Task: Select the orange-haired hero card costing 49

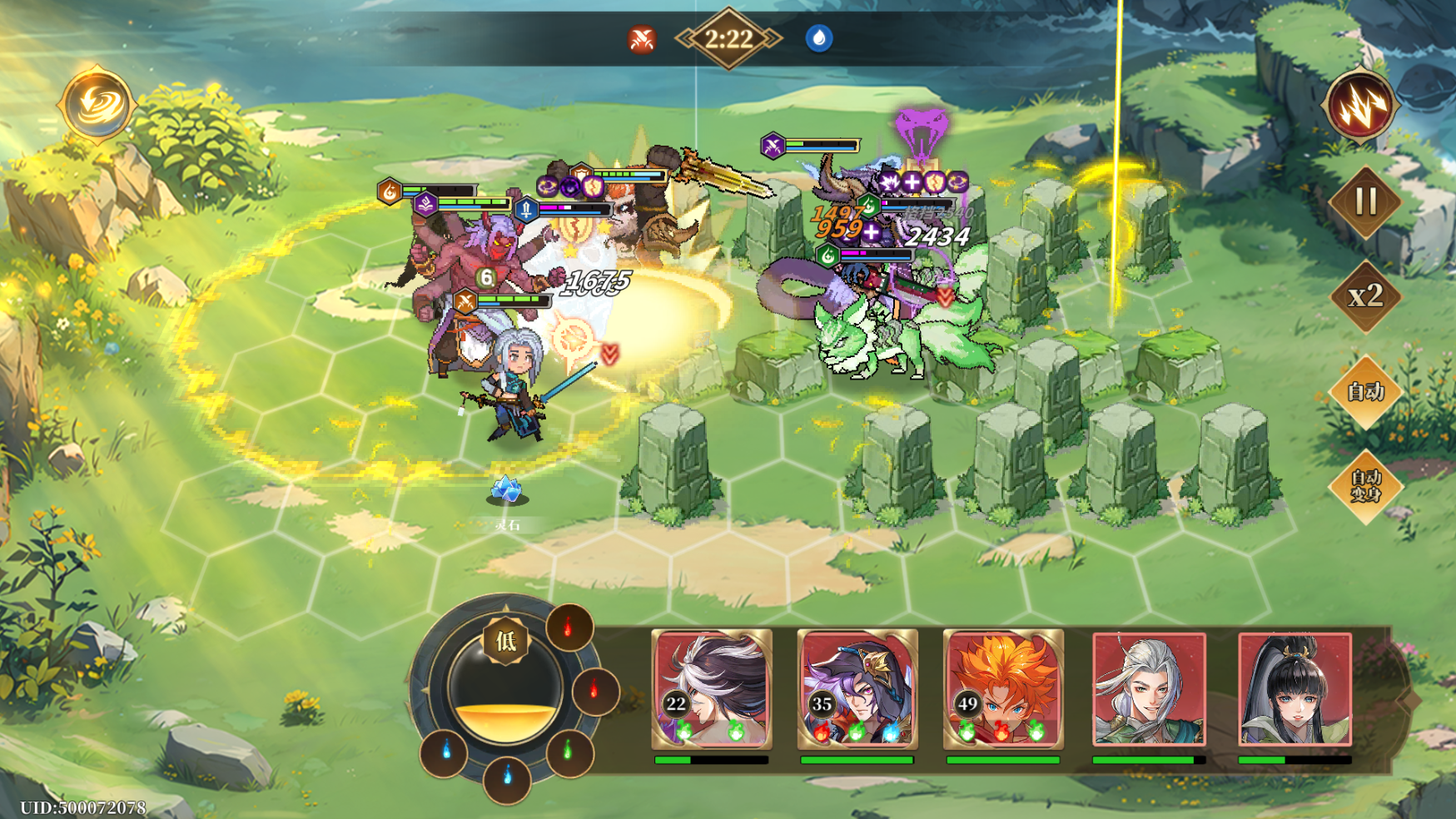Action: click(1003, 688)
